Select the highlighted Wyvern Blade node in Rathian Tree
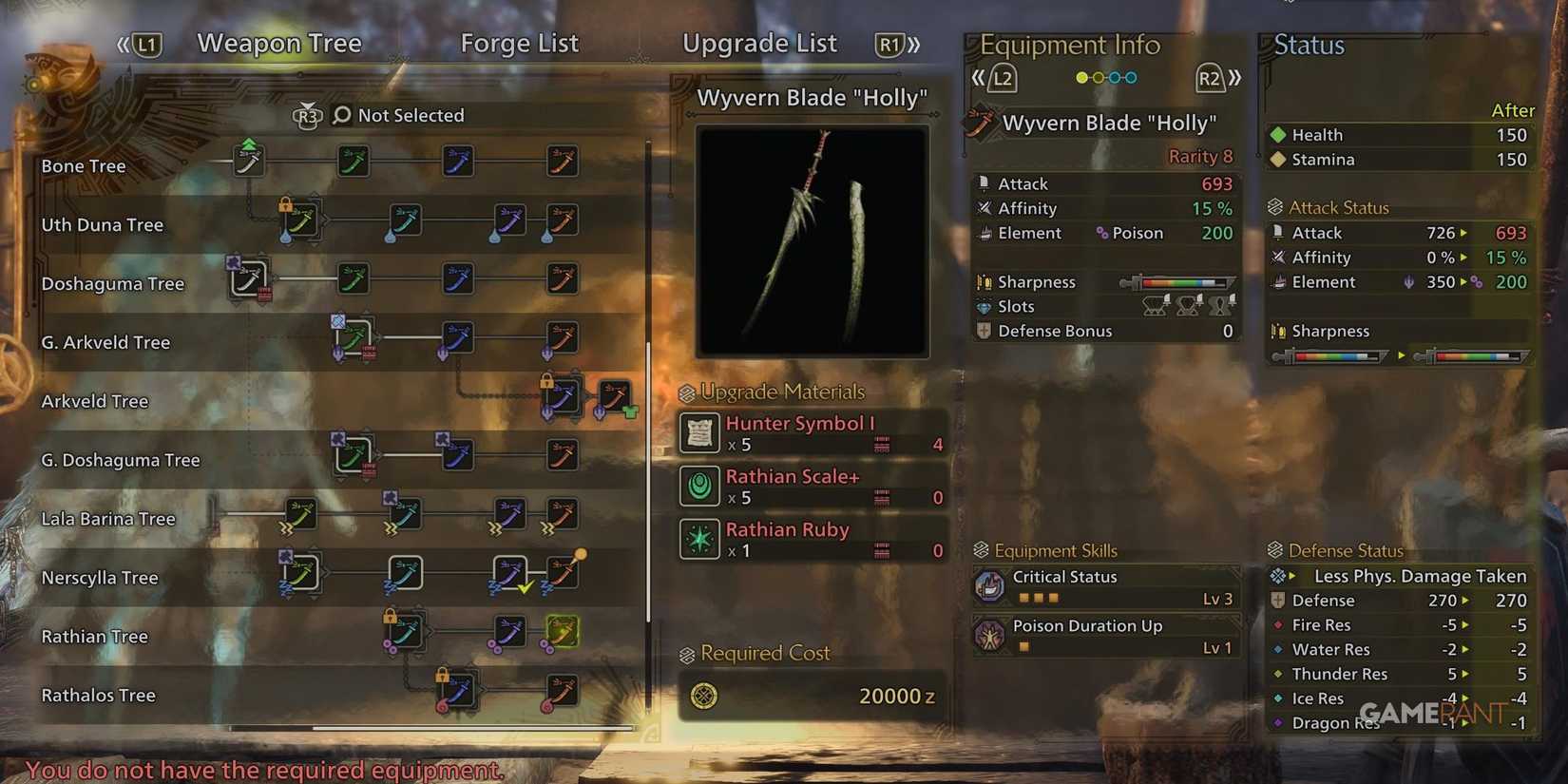The height and width of the screenshot is (784, 1568). coord(561,630)
